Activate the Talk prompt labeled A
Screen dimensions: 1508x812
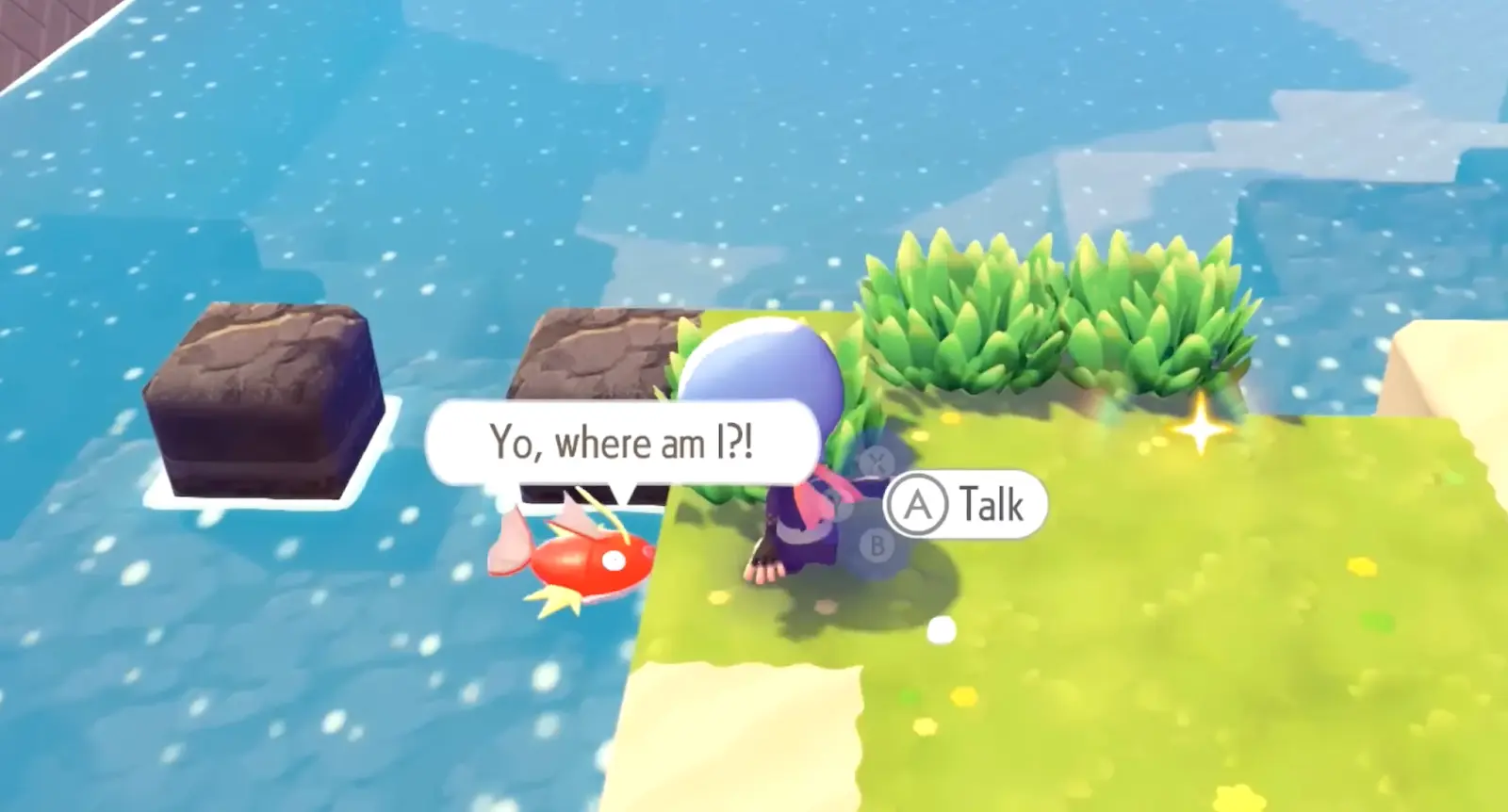(x=971, y=506)
